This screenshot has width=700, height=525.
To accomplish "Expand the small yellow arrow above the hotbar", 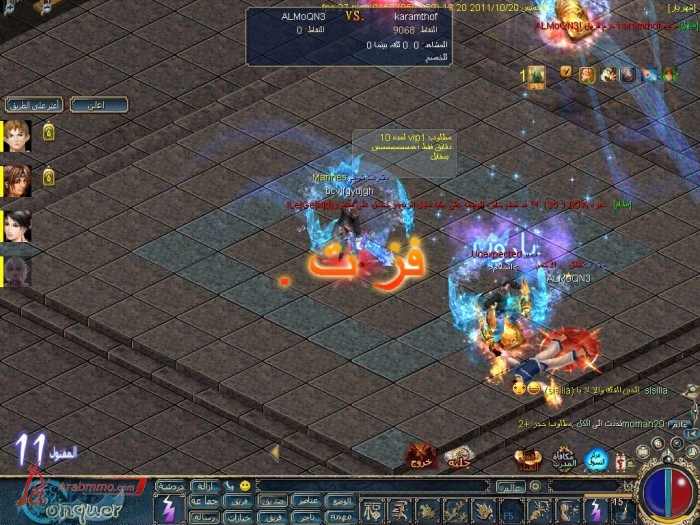I will [x=274, y=452].
